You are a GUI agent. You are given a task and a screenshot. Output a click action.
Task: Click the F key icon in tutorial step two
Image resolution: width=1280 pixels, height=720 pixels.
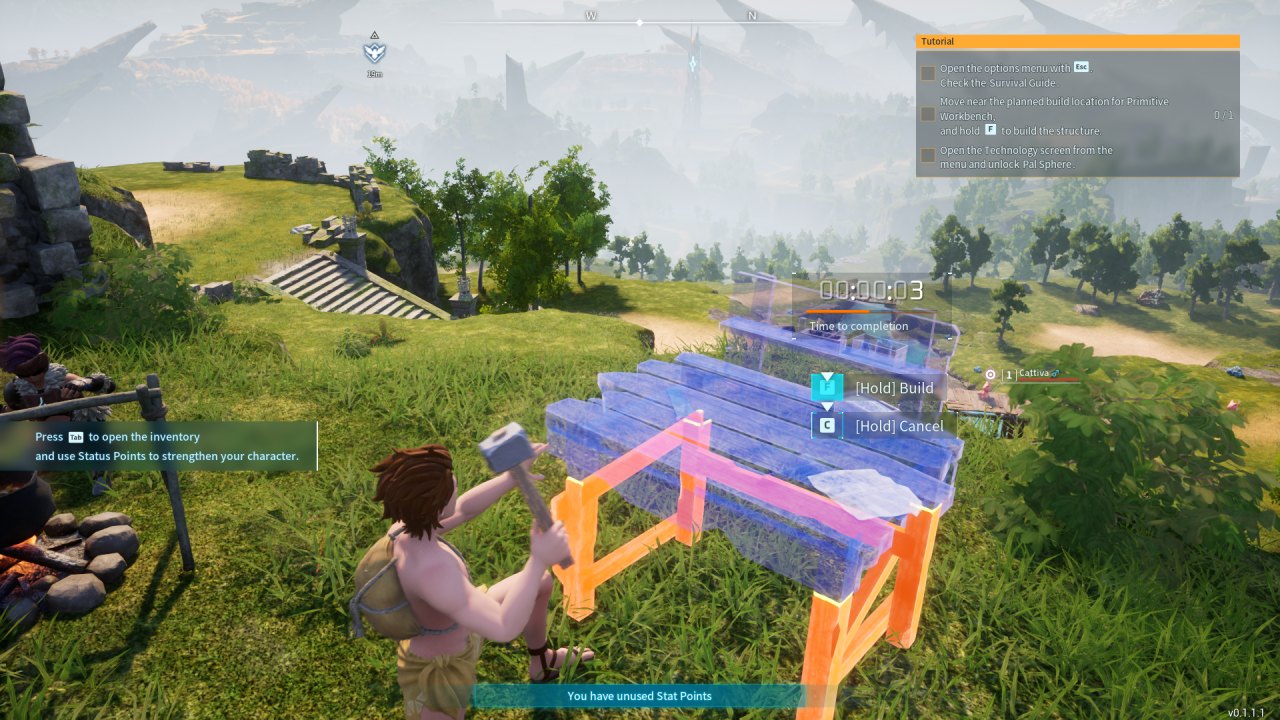tap(990, 130)
